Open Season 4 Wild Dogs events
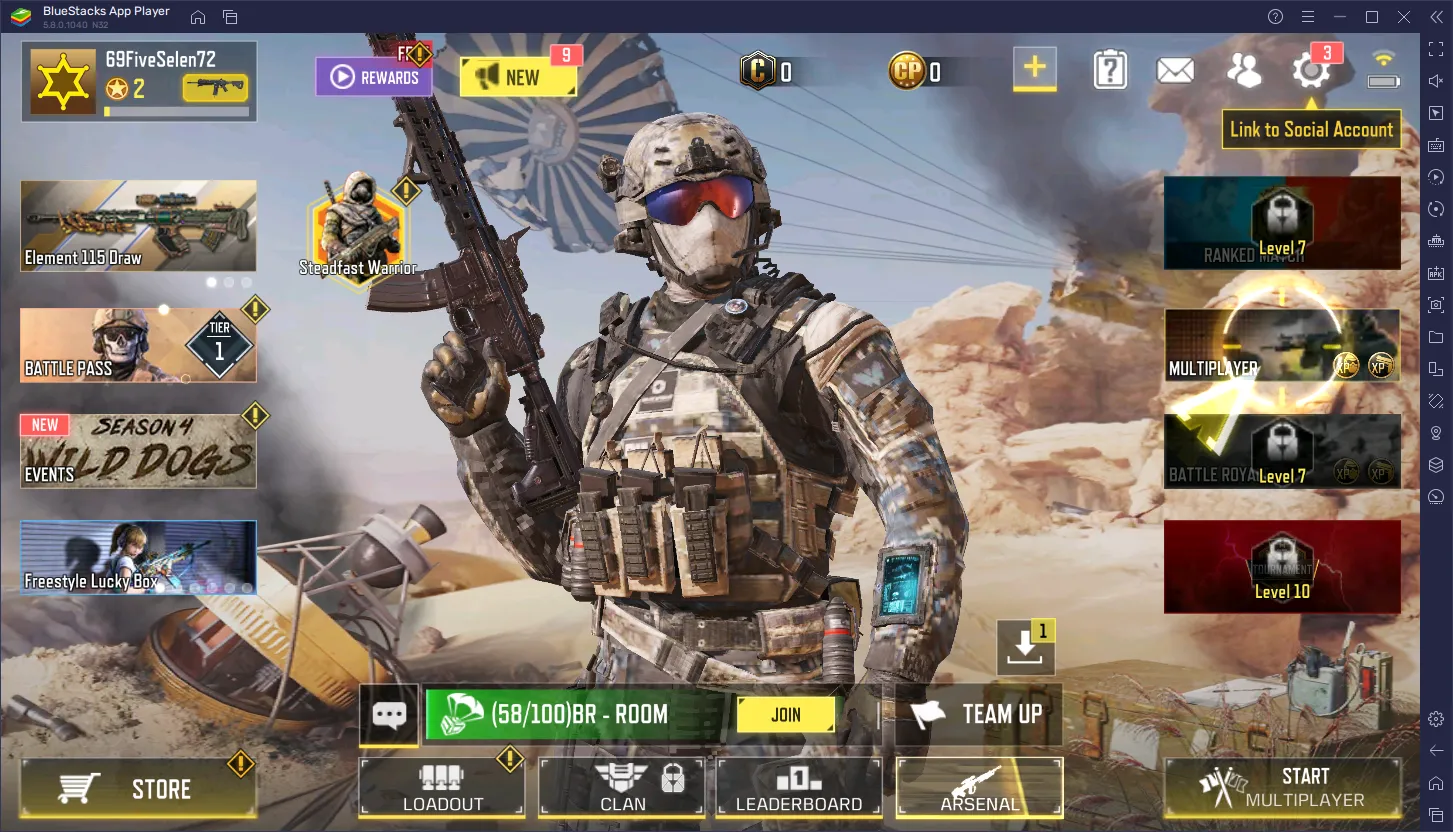Image resolution: width=1453 pixels, height=832 pixels. 138,452
